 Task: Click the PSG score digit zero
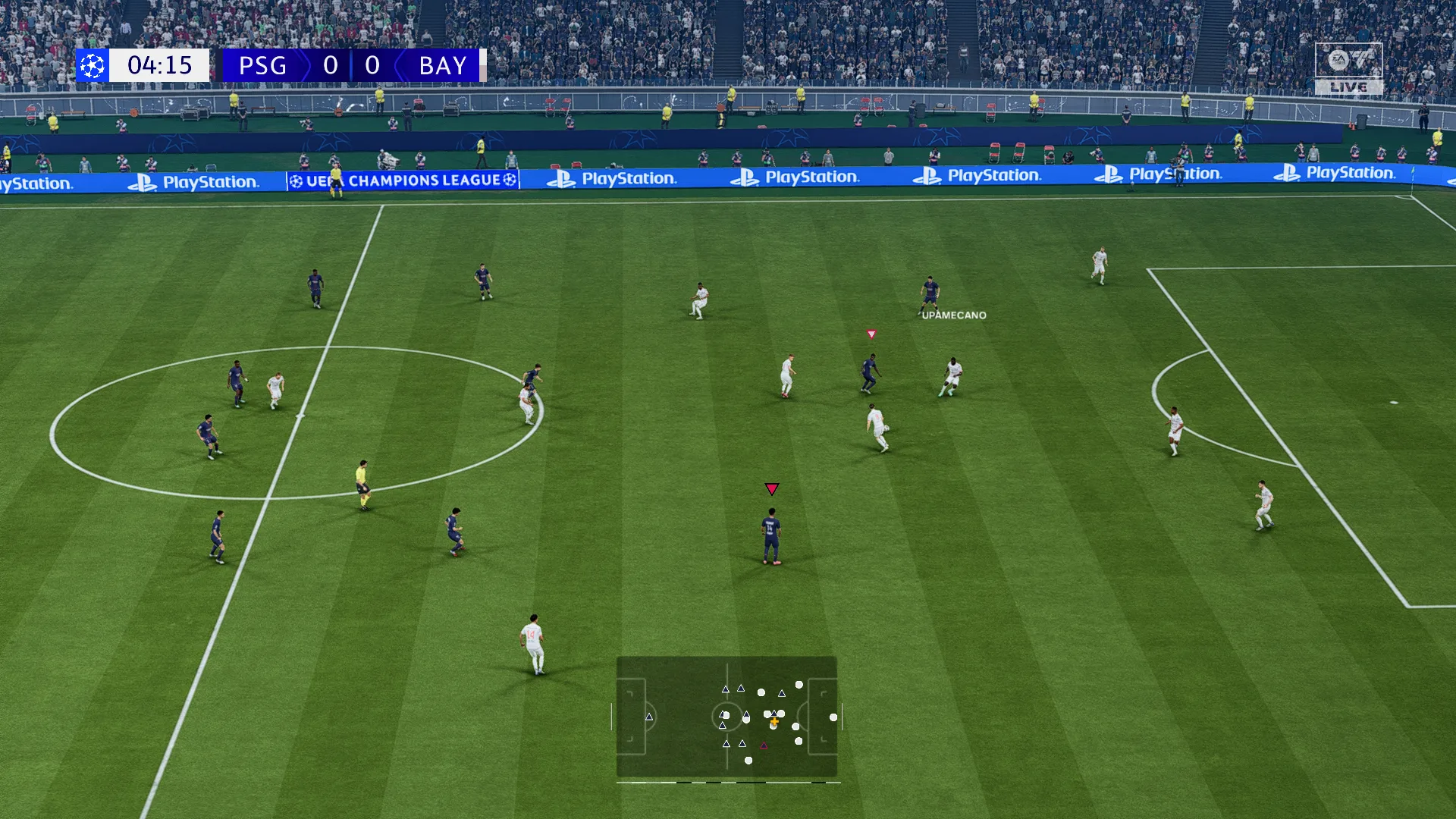click(331, 66)
